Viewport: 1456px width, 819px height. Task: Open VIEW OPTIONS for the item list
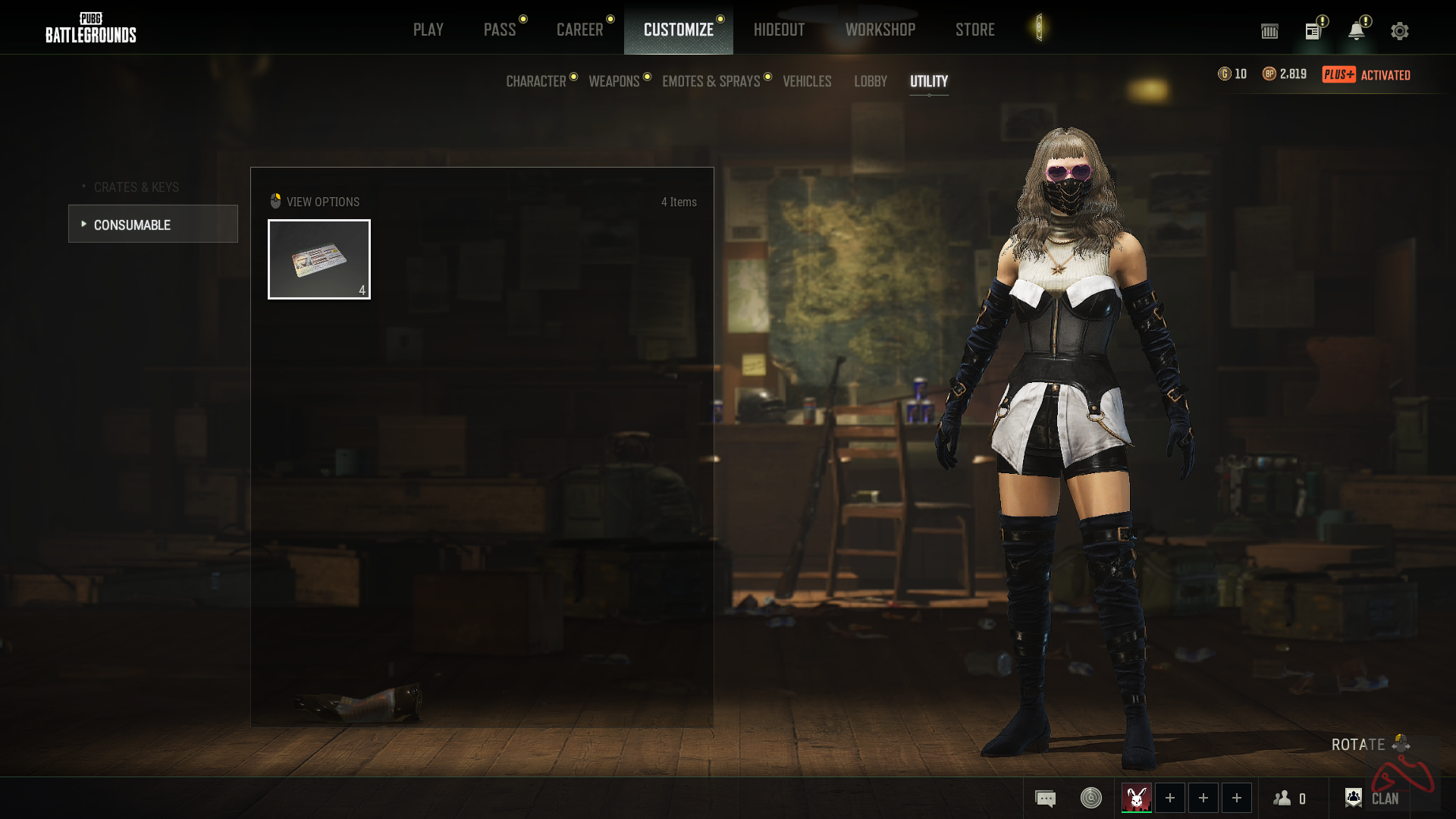click(x=315, y=202)
